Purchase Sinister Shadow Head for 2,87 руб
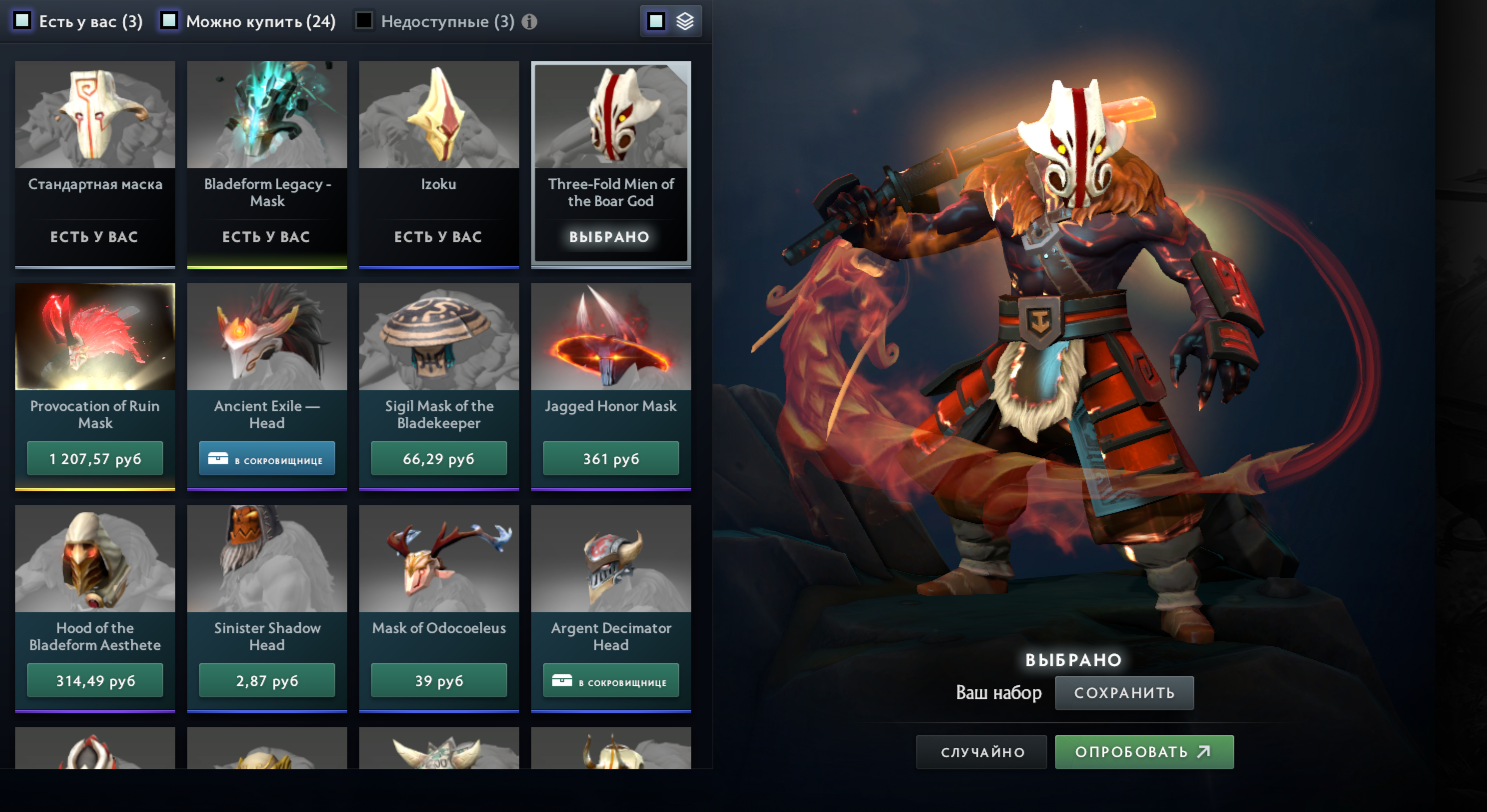This screenshot has width=1487, height=812. 267,681
